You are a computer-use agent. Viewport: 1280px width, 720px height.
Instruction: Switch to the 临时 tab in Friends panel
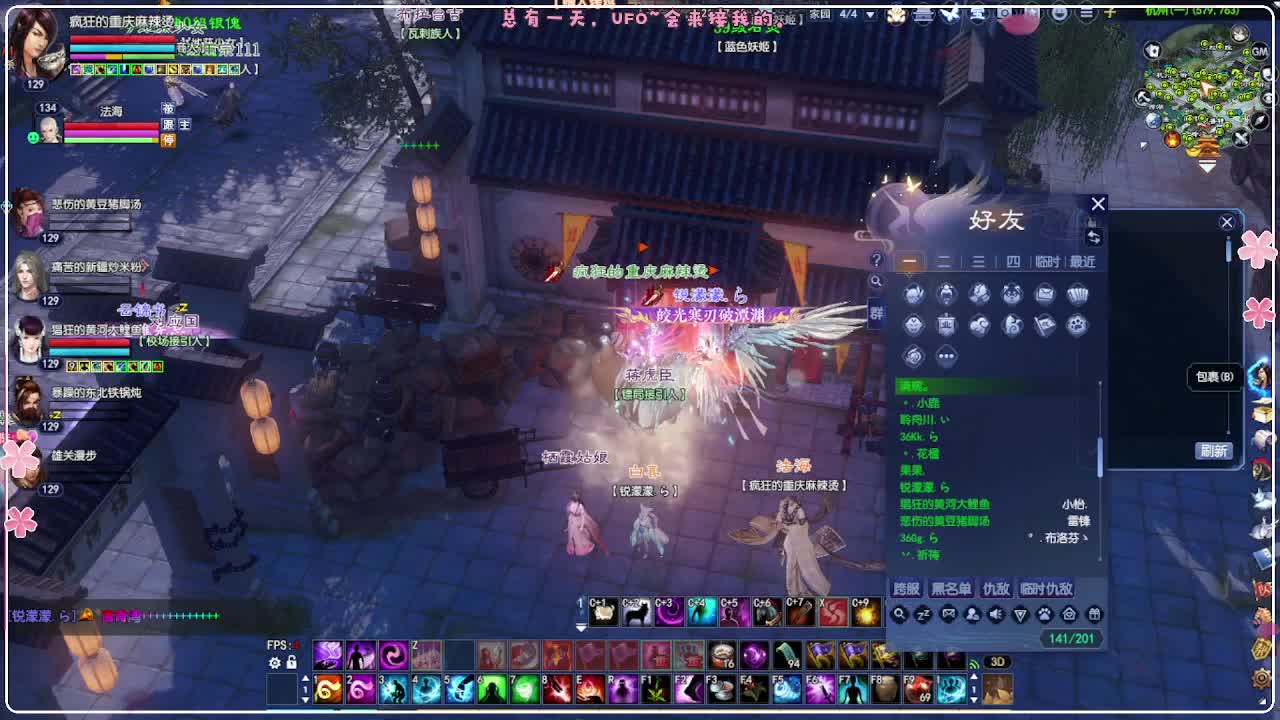pyautogui.click(x=1048, y=263)
